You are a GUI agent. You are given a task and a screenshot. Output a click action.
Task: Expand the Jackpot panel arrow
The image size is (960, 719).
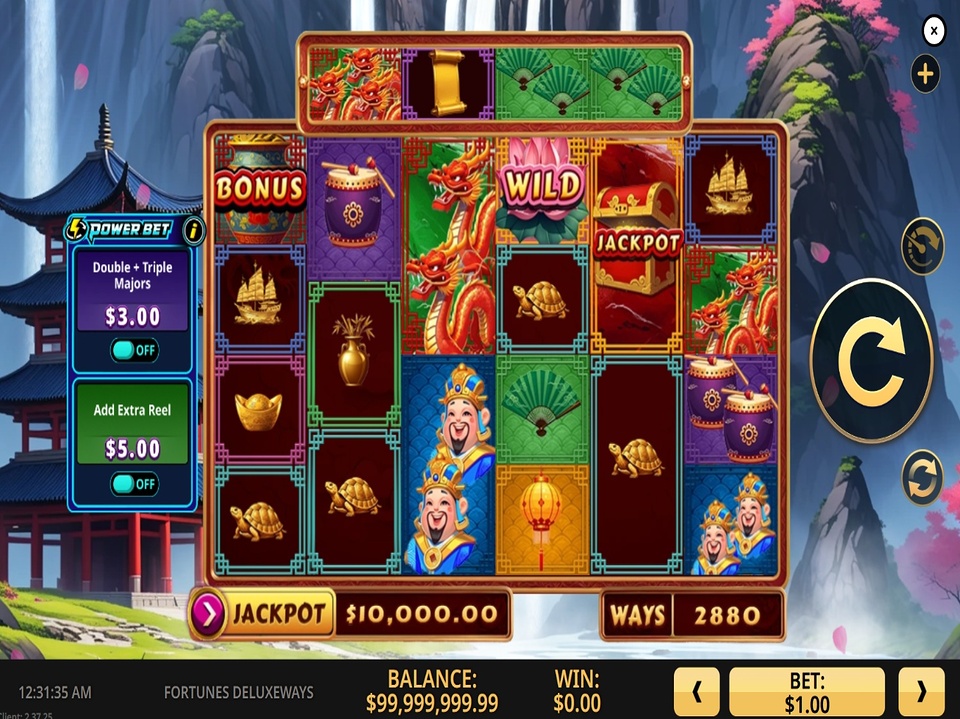(208, 613)
